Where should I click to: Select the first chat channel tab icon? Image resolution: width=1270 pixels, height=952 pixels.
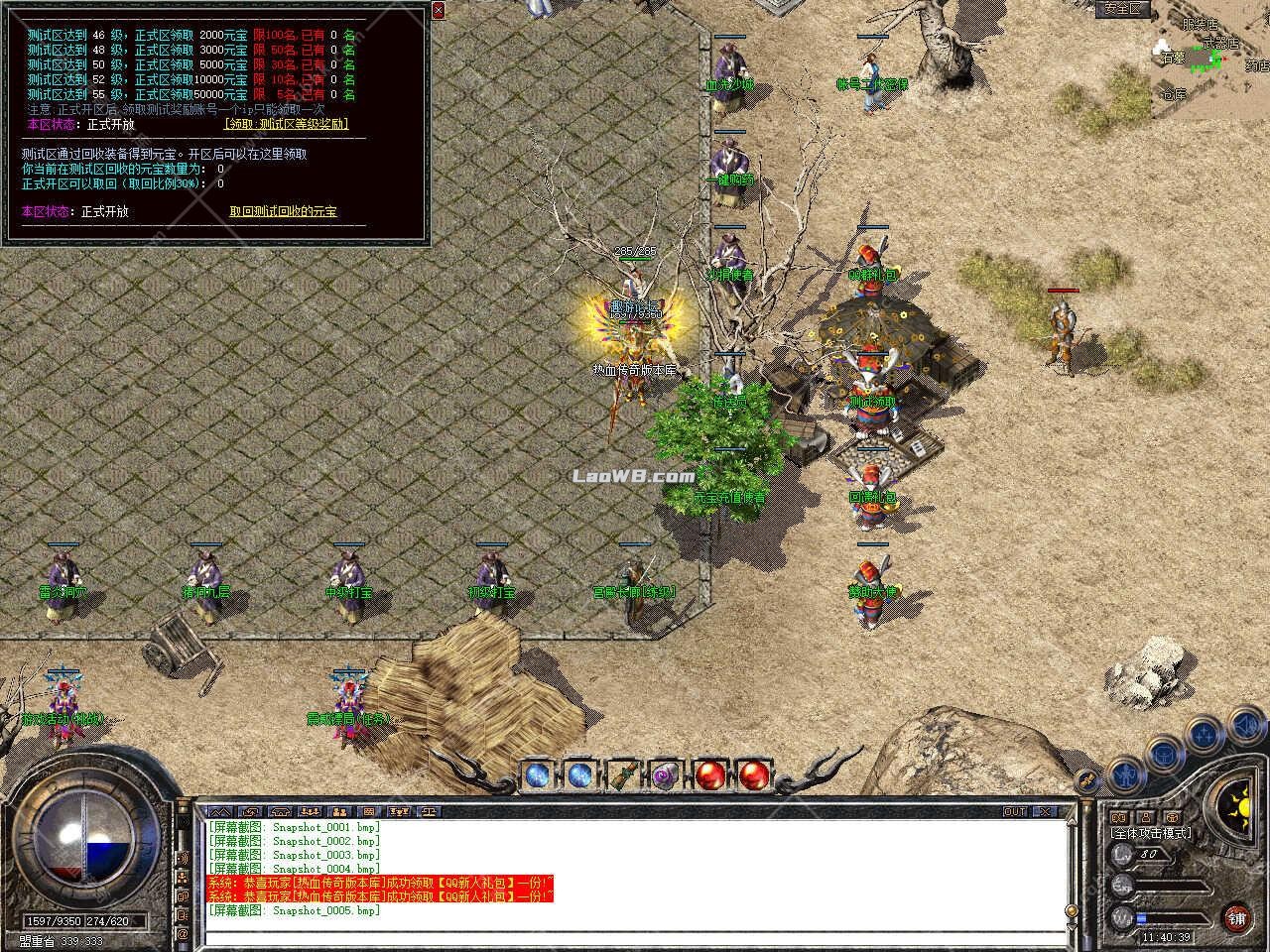point(218,811)
